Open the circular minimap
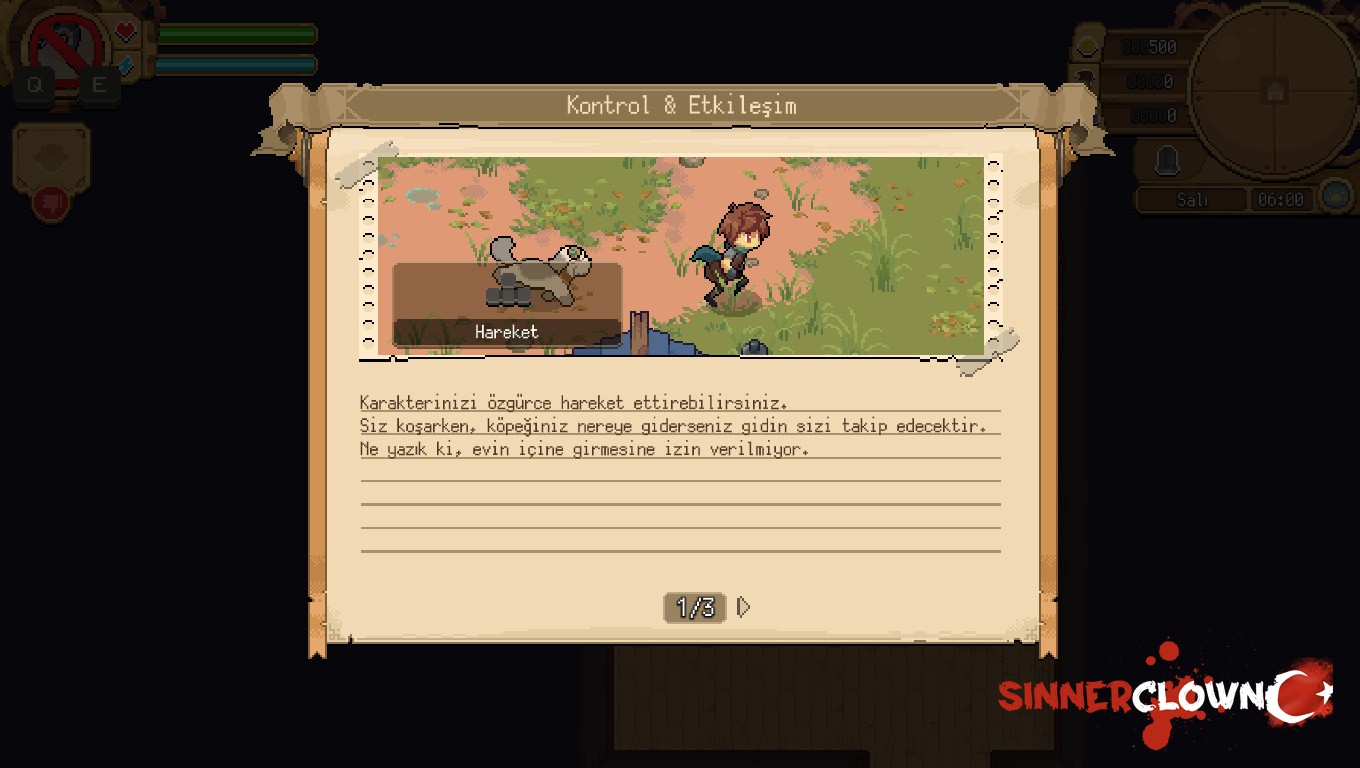This screenshot has width=1360, height=768. tap(1273, 91)
